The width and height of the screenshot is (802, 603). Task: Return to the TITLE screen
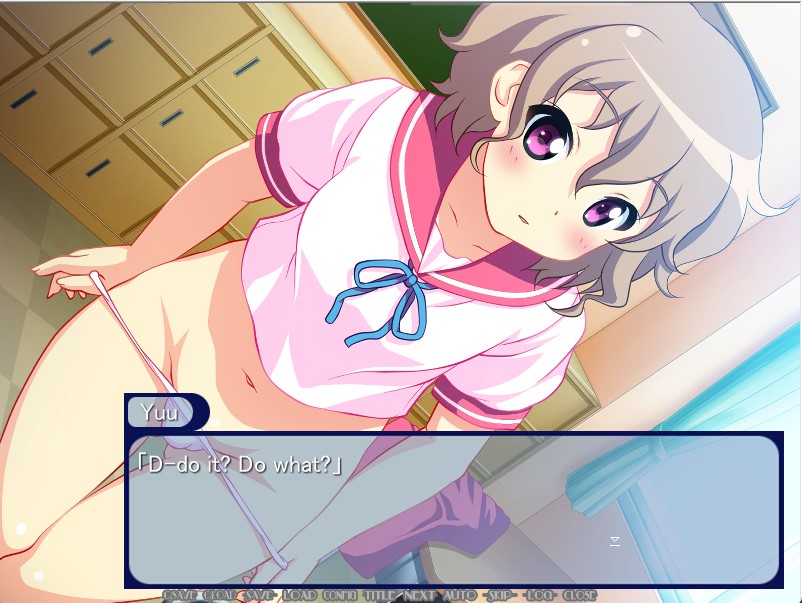pos(380,595)
